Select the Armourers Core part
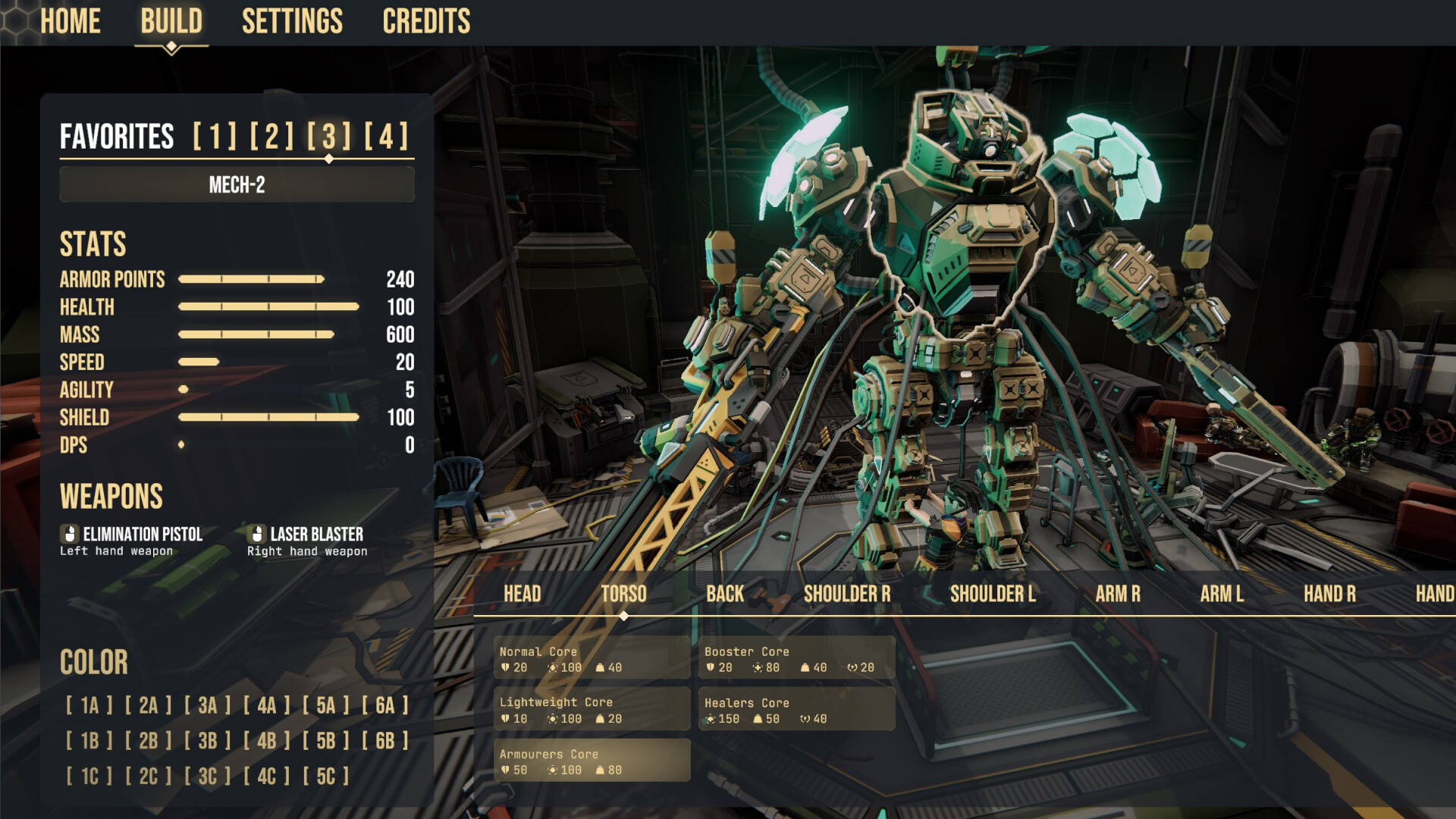This screenshot has height=819, width=1456. point(591,761)
